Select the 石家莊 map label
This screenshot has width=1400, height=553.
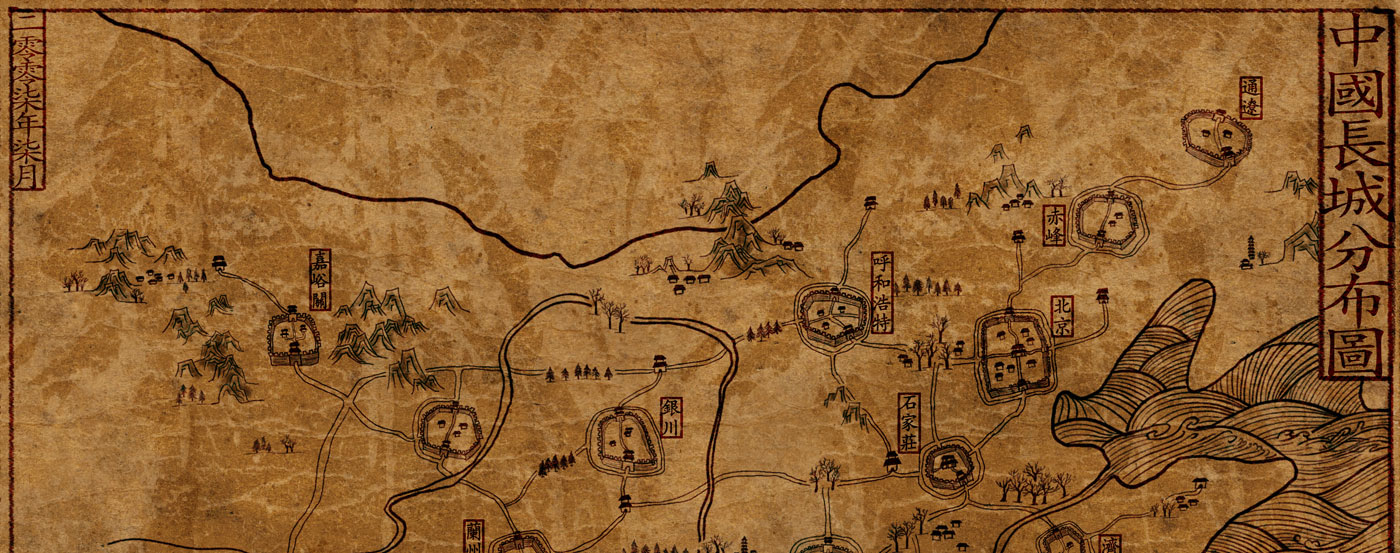click(x=909, y=423)
